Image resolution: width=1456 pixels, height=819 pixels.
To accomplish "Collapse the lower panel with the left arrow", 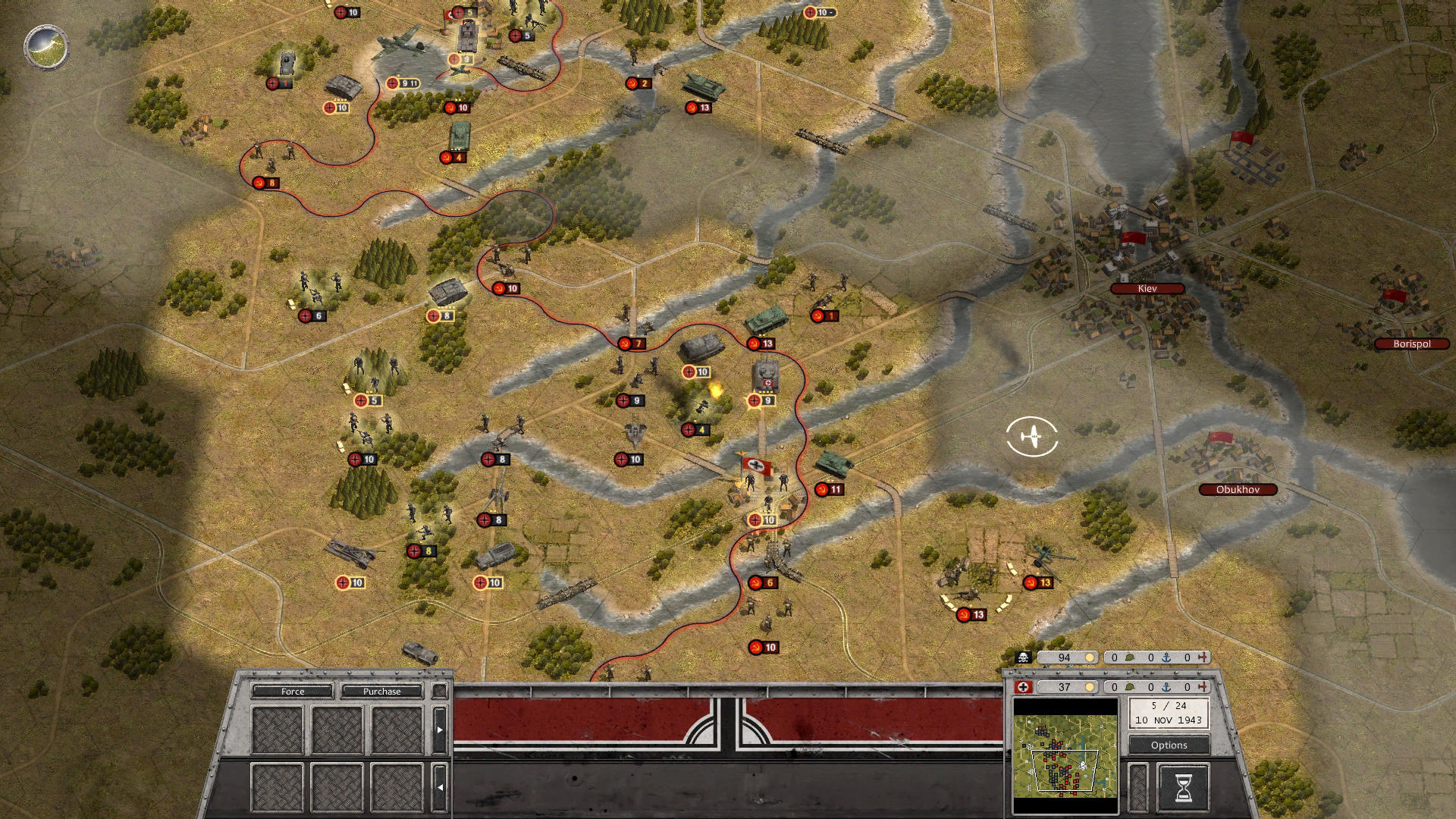I will pos(441,789).
